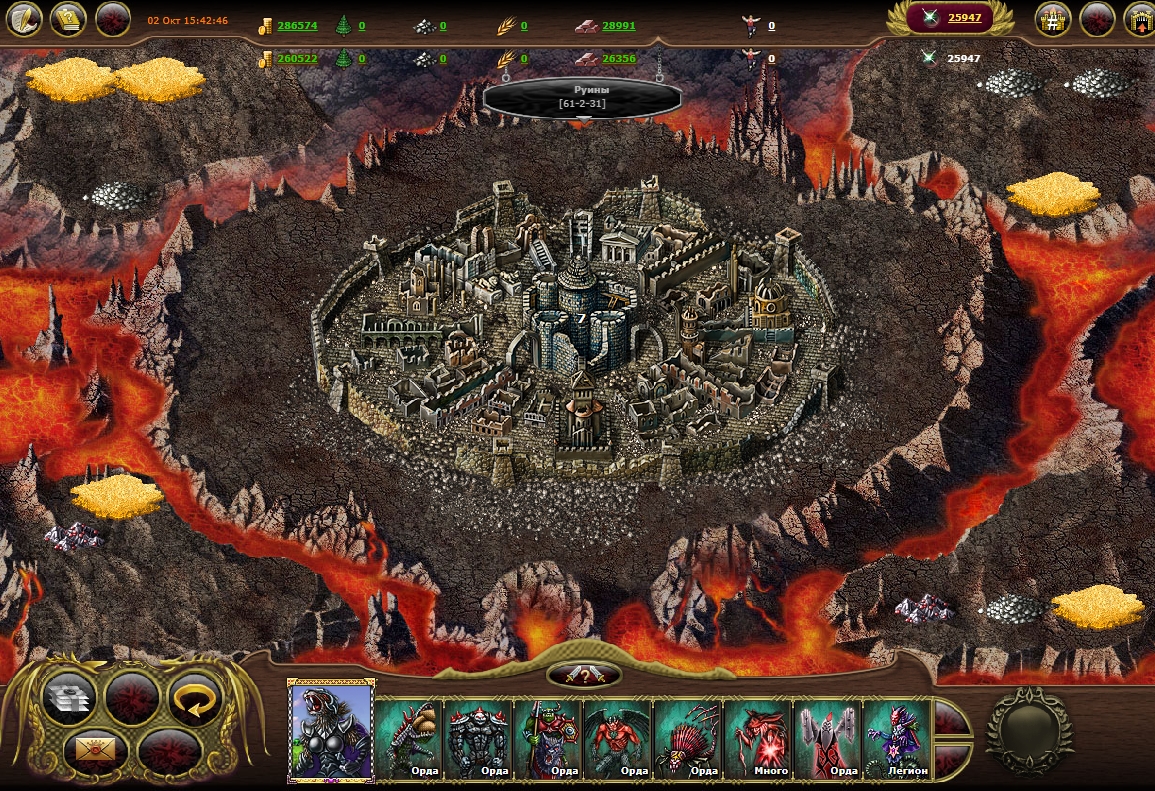Click the orange up-arrow tower icon
The height and width of the screenshot is (791, 1155).
coord(1139,19)
